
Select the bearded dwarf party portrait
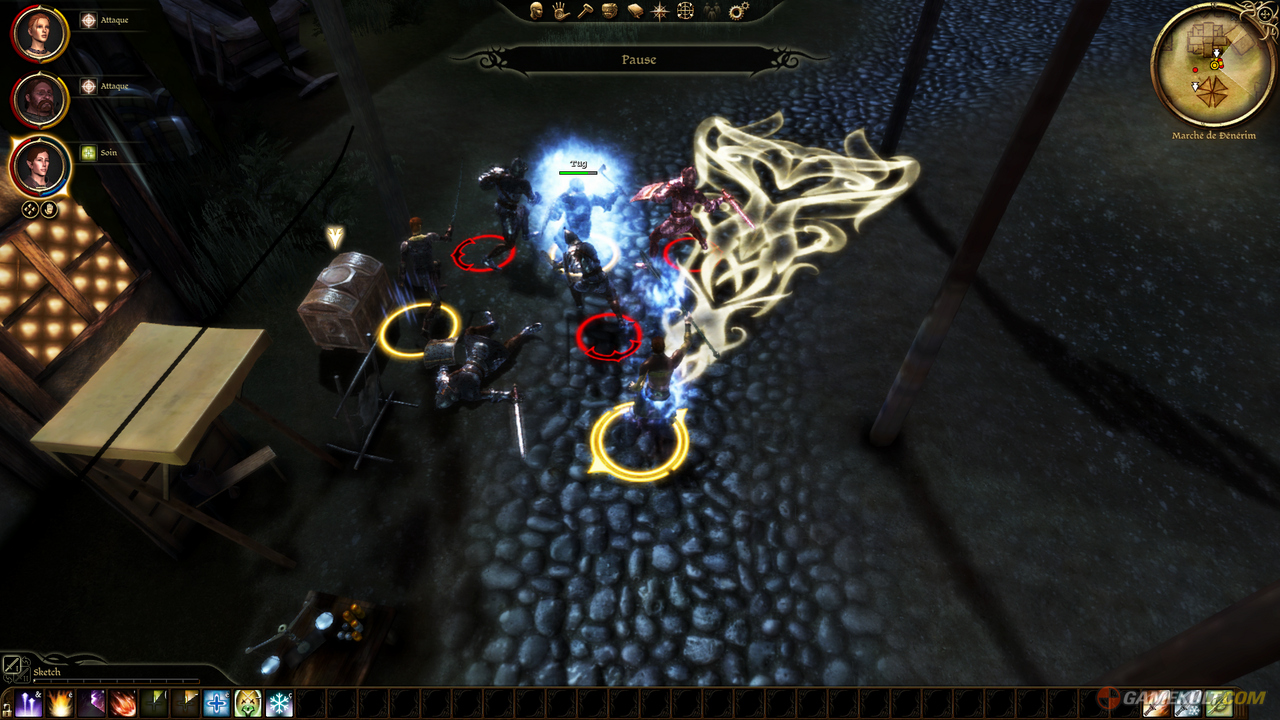click(x=40, y=99)
